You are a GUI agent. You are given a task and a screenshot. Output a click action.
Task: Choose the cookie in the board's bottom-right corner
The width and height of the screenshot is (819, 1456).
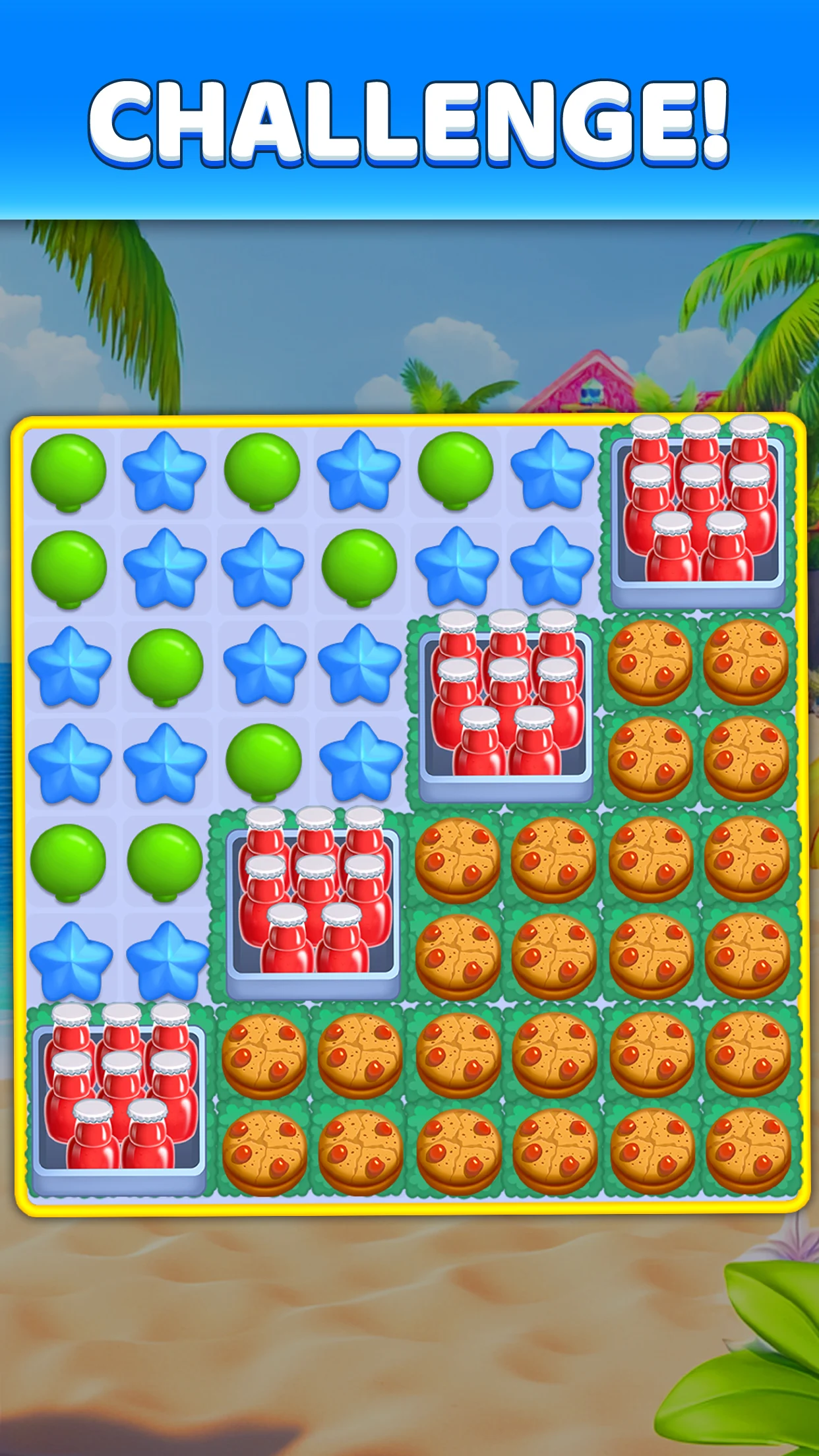(748, 1150)
